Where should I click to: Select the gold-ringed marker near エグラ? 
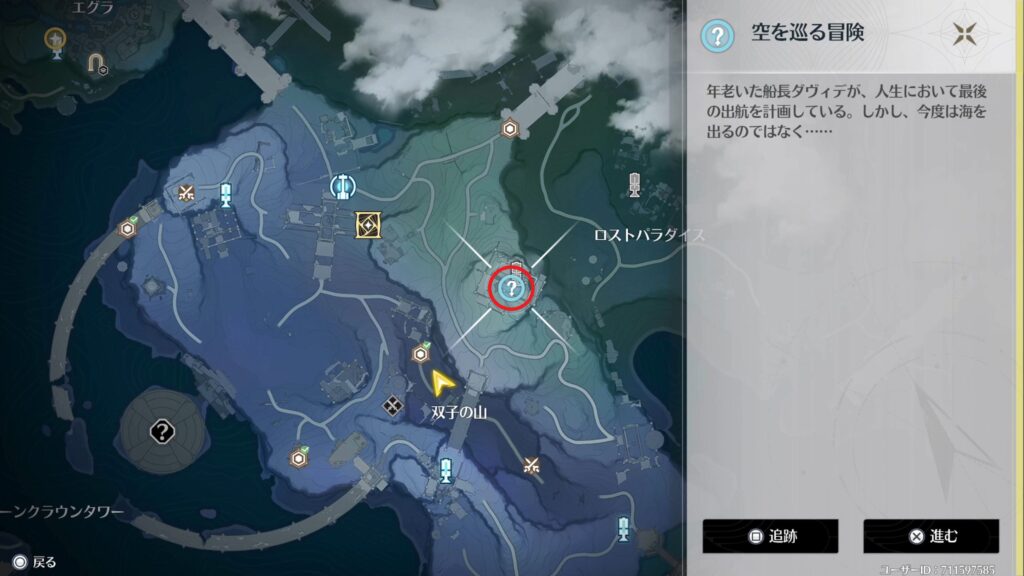pyautogui.click(x=56, y=39)
